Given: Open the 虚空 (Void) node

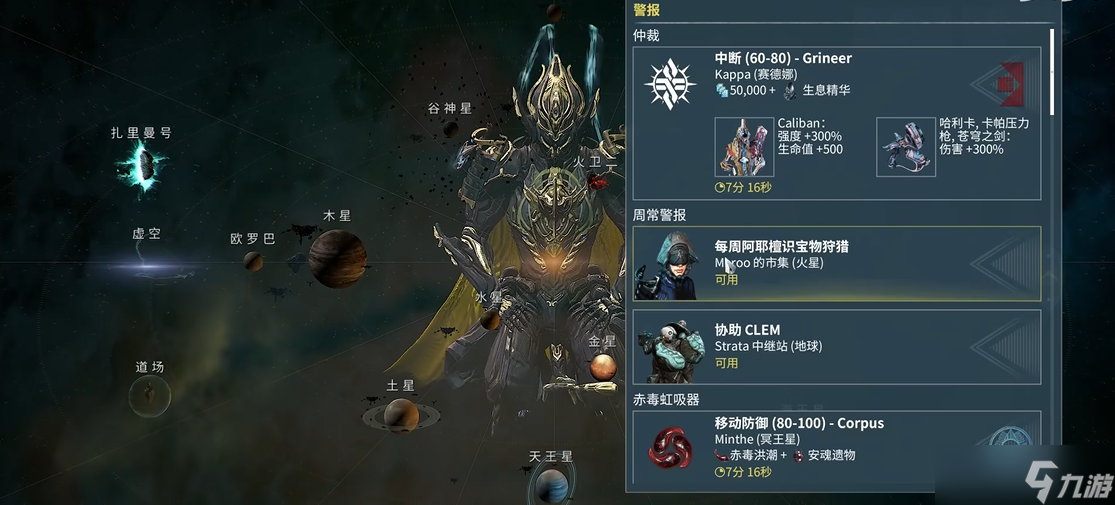Looking at the screenshot, I should (x=146, y=264).
